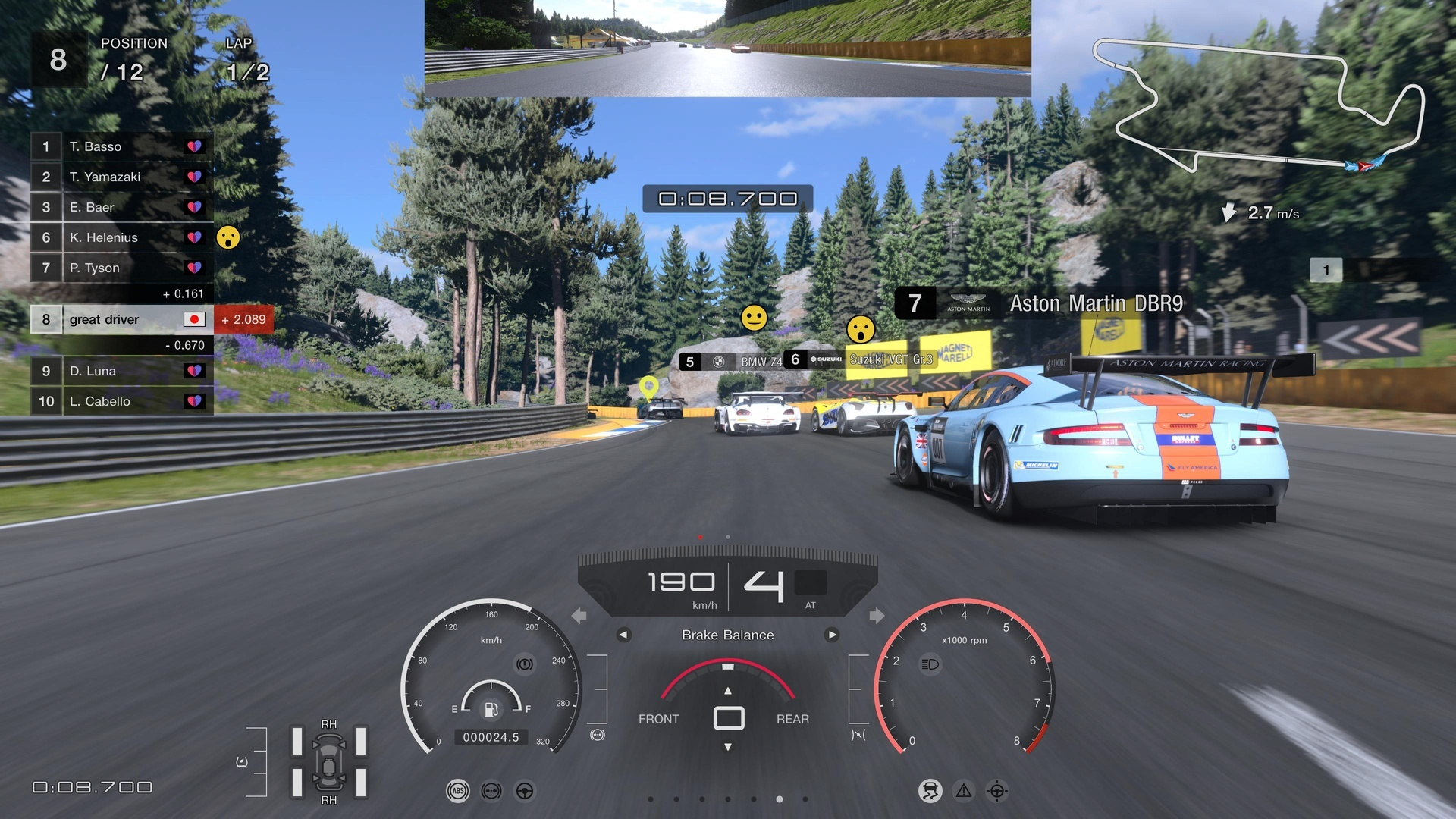Select K. Helenius leaderboard entry

click(121, 237)
